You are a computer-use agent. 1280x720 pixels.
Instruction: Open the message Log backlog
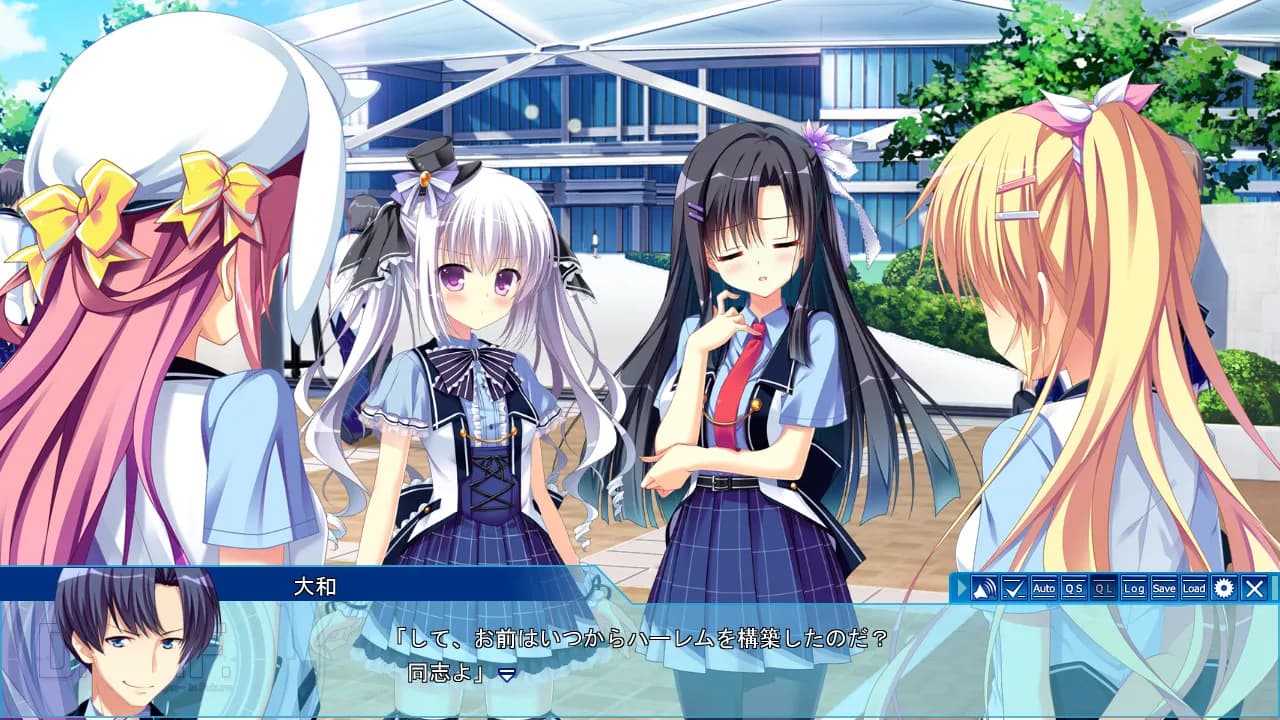pyautogui.click(x=1132, y=589)
